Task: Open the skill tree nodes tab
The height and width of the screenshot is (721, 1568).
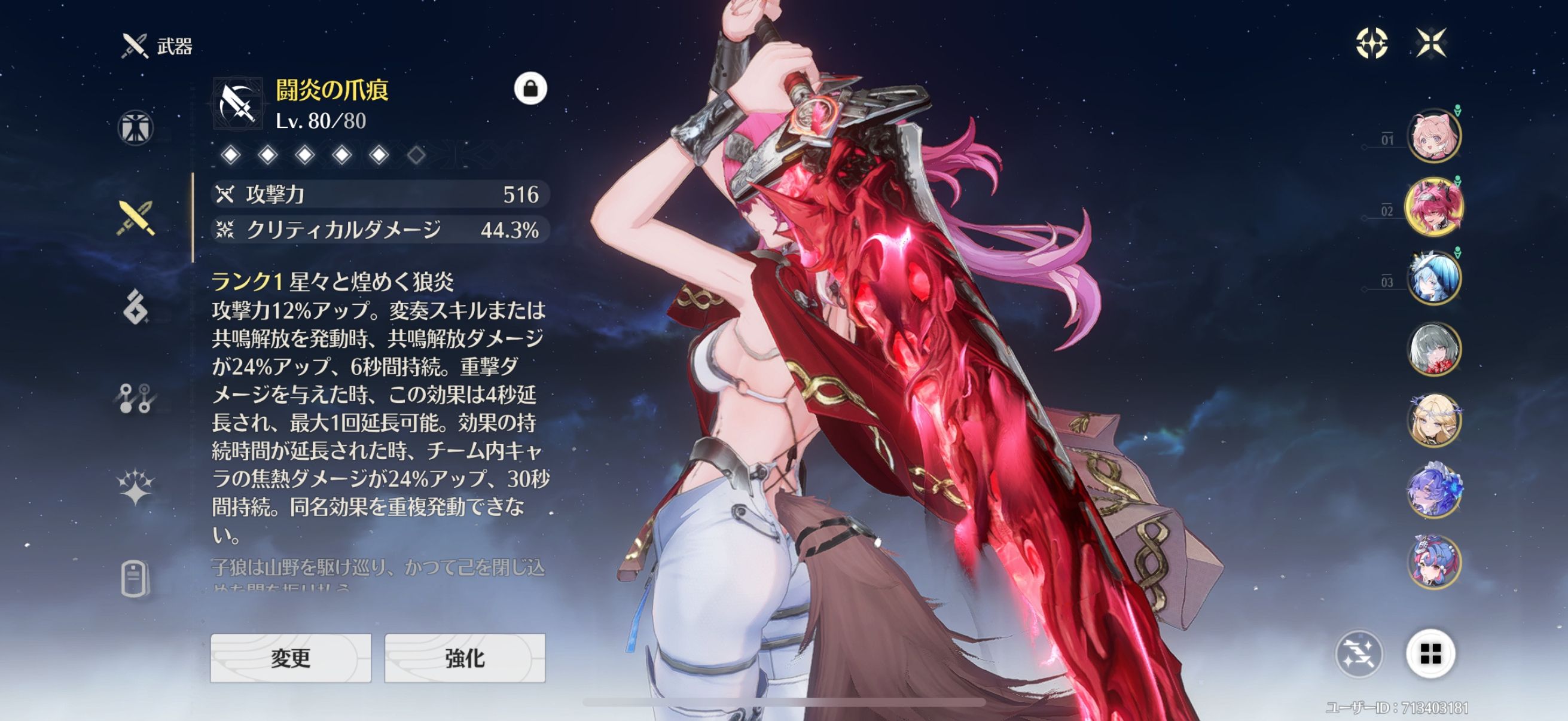Action: [x=135, y=399]
